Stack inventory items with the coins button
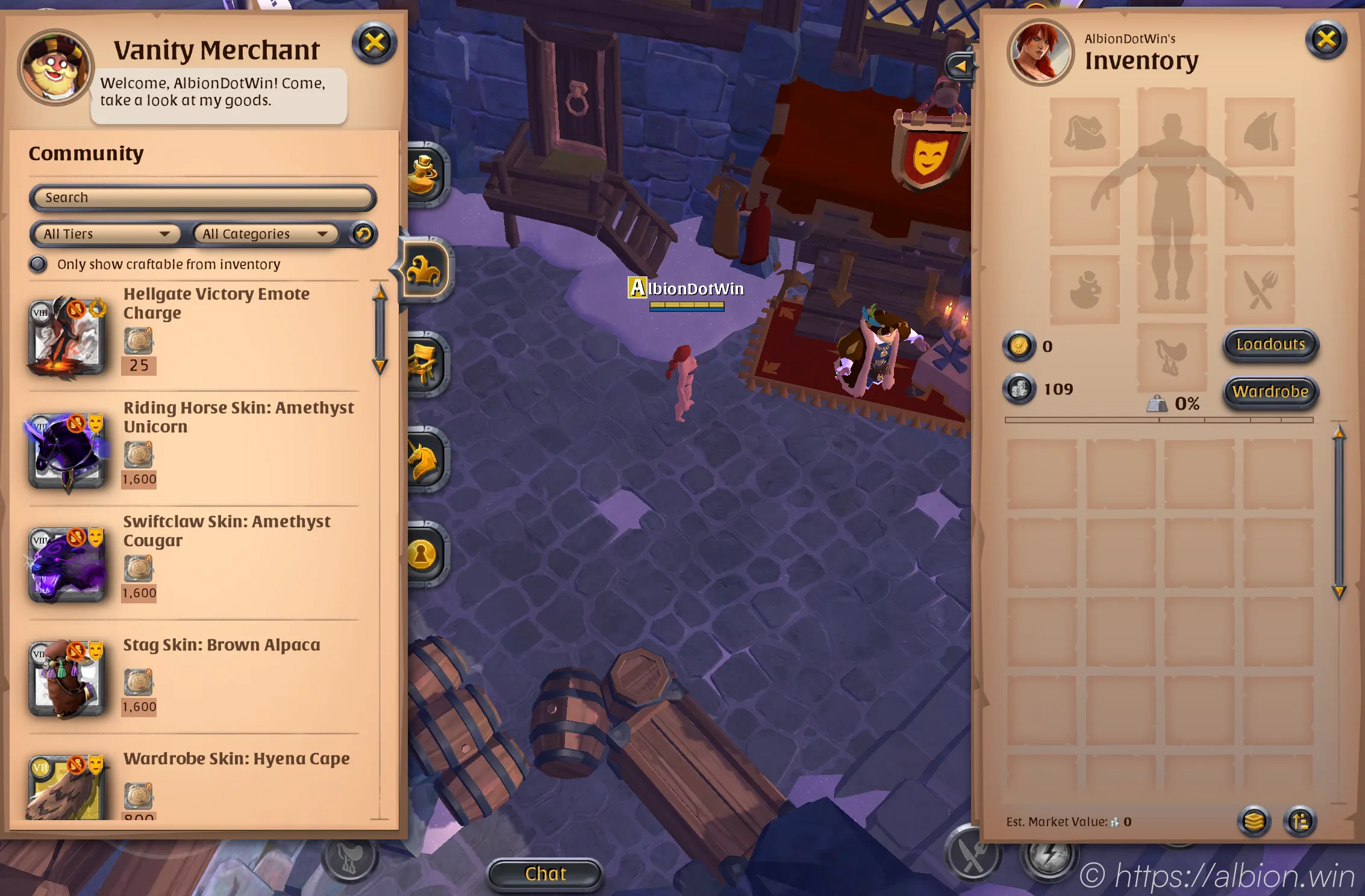 1254,821
